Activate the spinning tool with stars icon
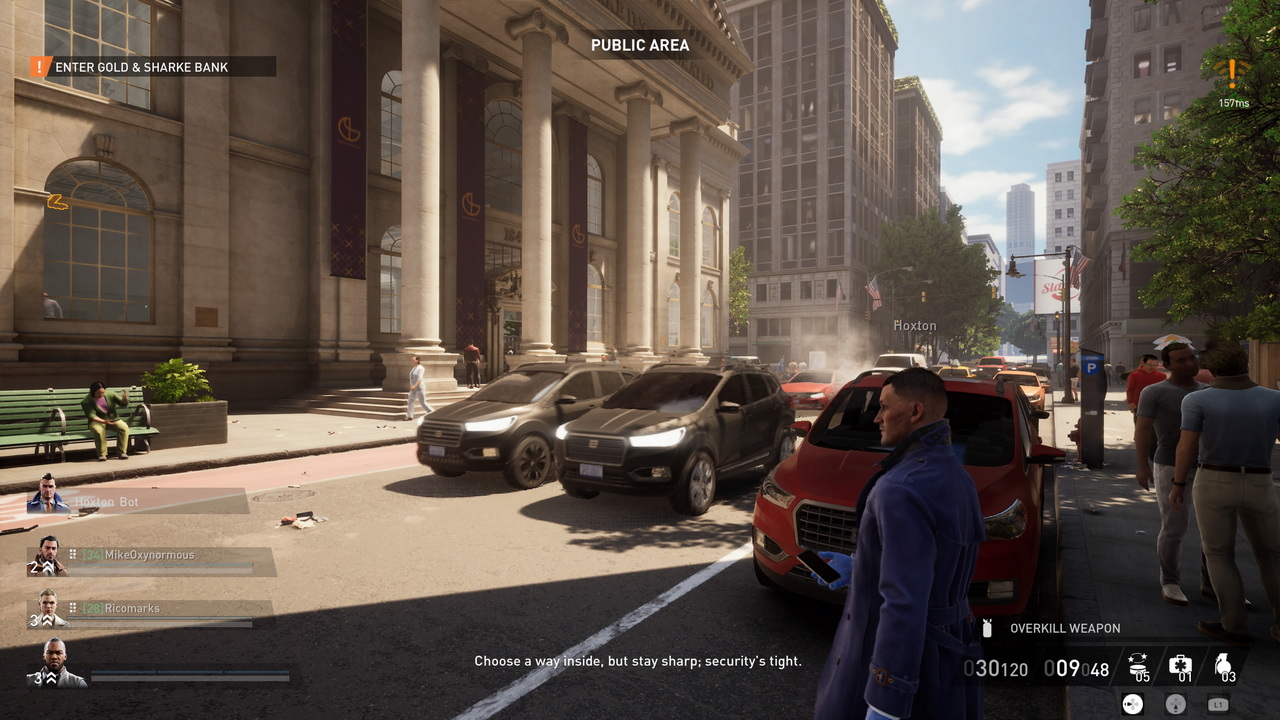Image resolution: width=1280 pixels, height=720 pixels. [1138, 664]
